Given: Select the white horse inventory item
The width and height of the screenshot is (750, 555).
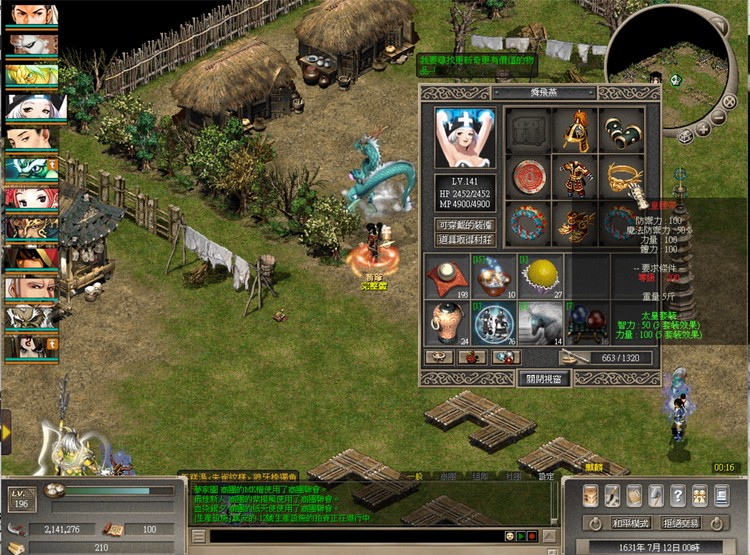Looking at the screenshot, I should 542,322.
